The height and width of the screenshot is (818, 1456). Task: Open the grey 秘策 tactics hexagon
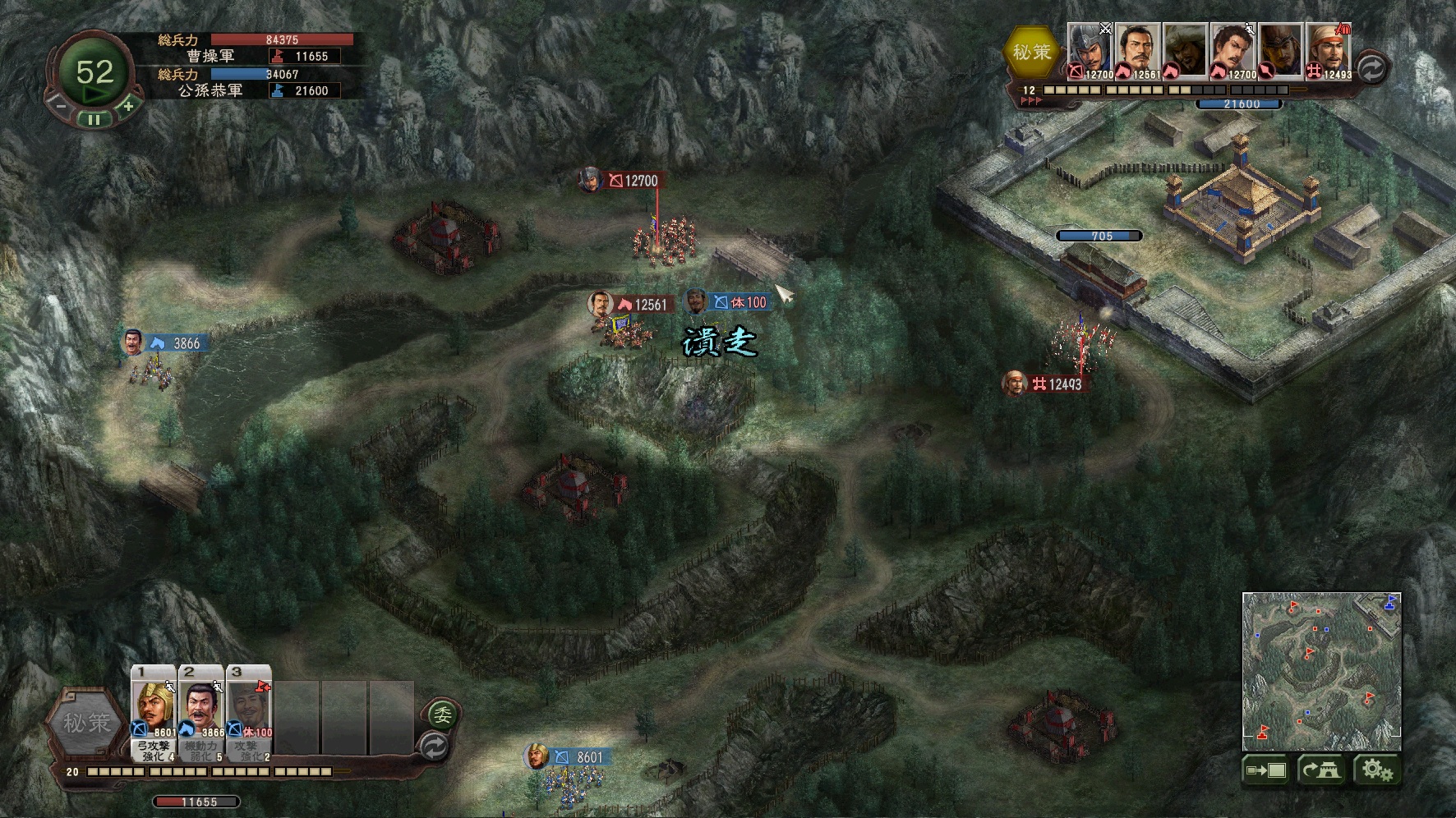87,723
